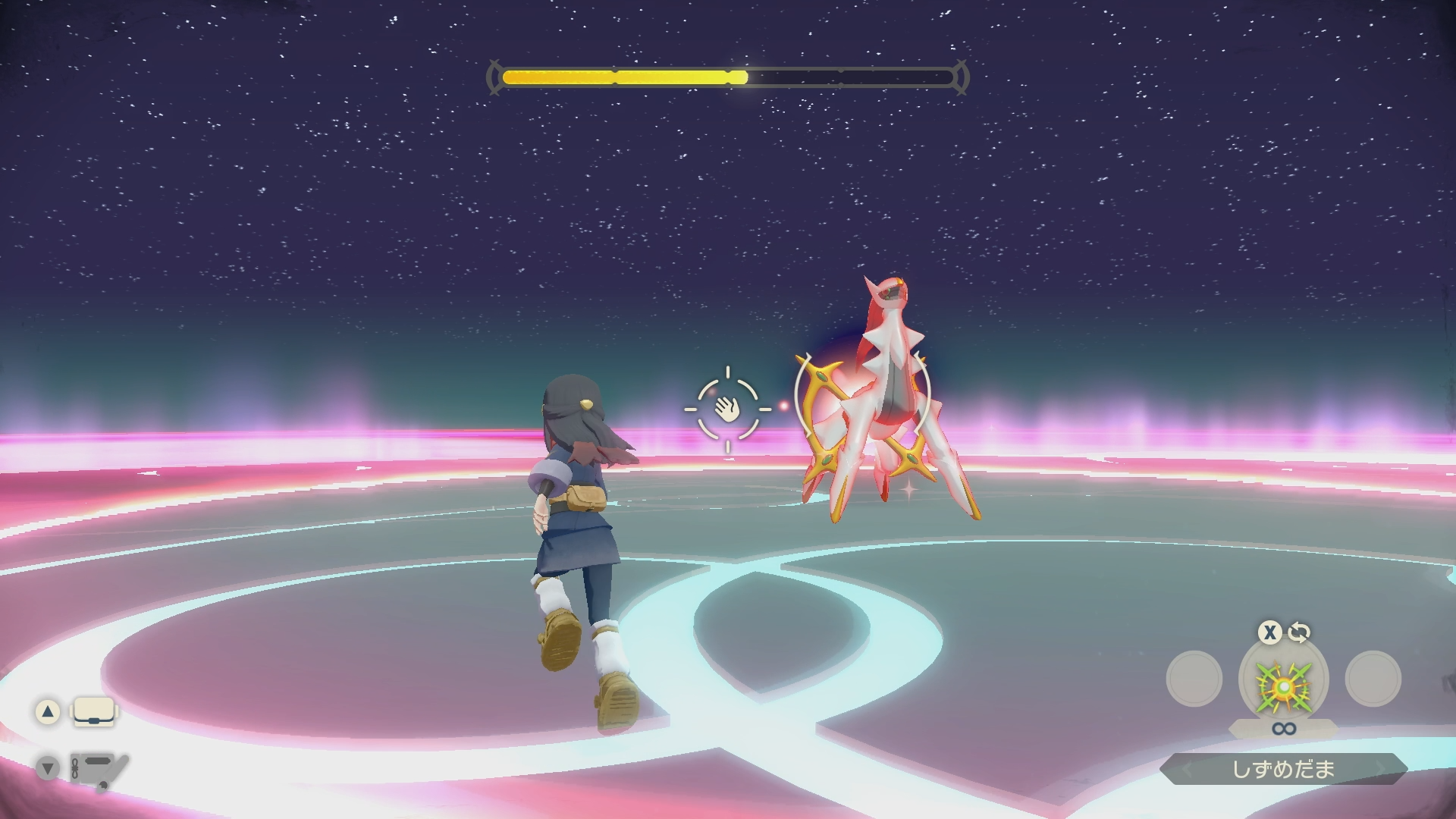Switch to the previous item with left arrow
The width and height of the screenshot is (1456, 819).
pos(1187,770)
